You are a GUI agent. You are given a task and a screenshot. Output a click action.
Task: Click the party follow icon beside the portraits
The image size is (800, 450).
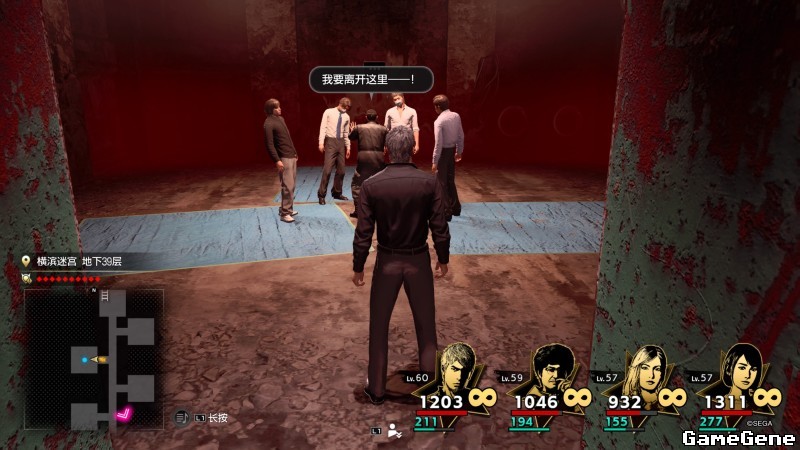(x=395, y=430)
